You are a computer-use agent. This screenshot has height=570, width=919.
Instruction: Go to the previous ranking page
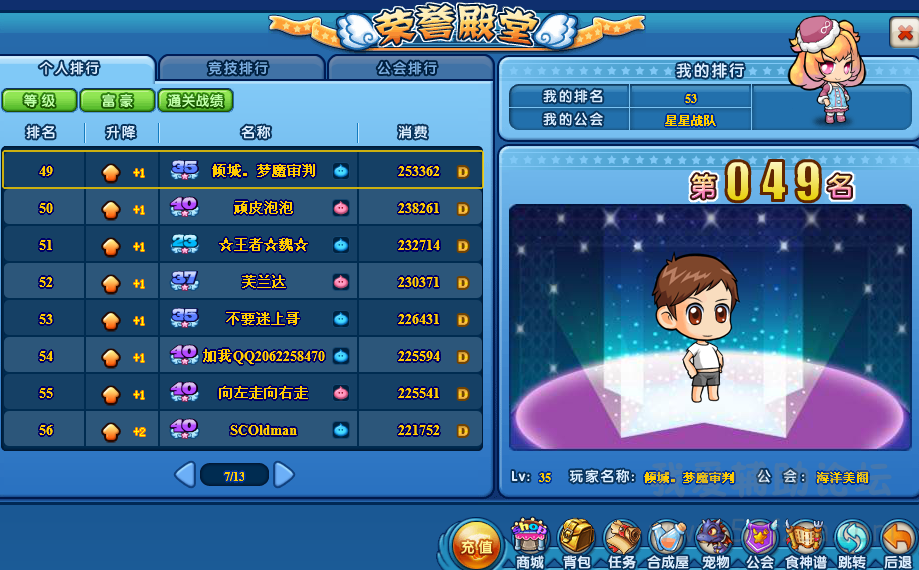point(184,475)
